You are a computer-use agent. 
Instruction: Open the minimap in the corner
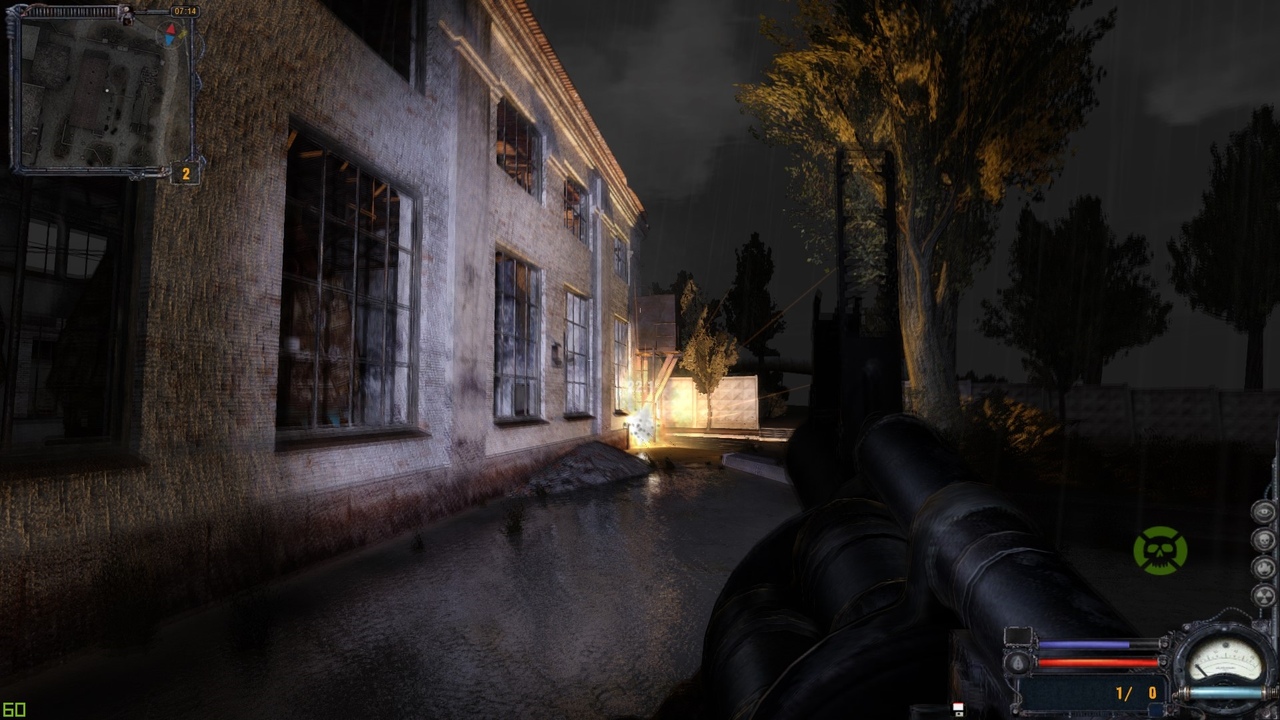(x=100, y=92)
